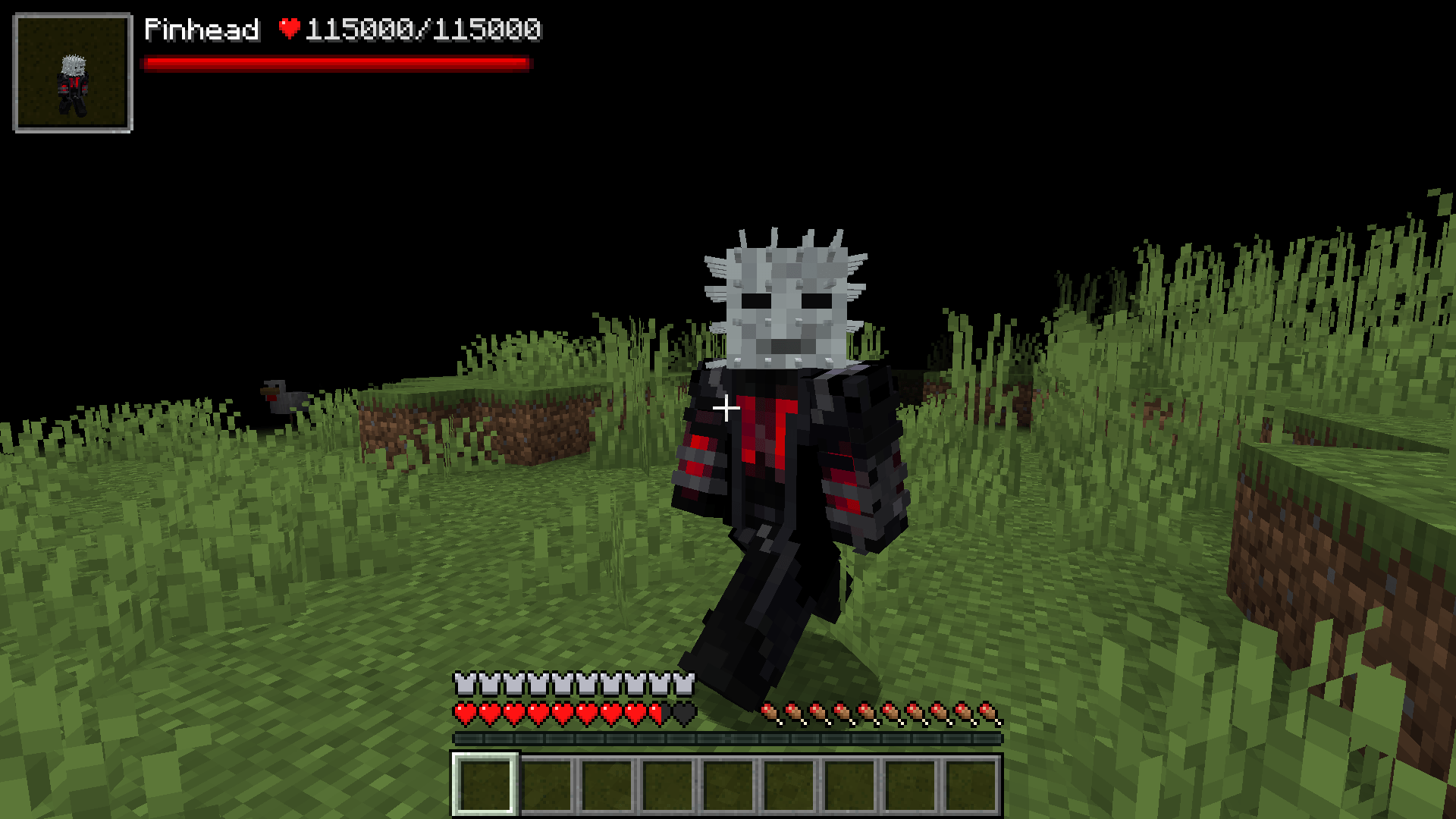1456x819 pixels.
Task: Click the Pinhead boss portrait thumbnail
Action: point(74,74)
